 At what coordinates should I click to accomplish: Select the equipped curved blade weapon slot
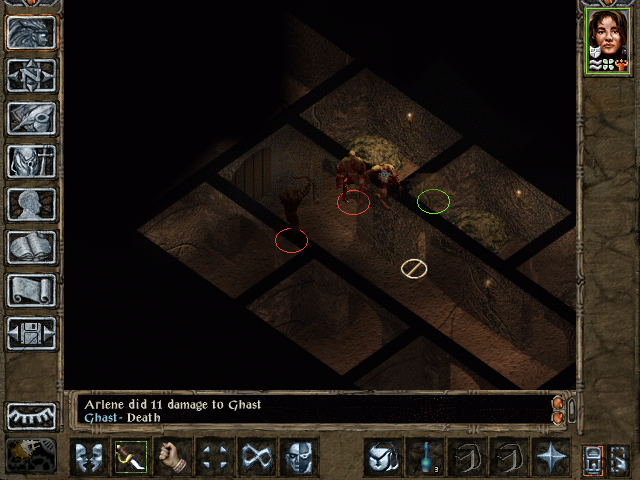coord(130,457)
